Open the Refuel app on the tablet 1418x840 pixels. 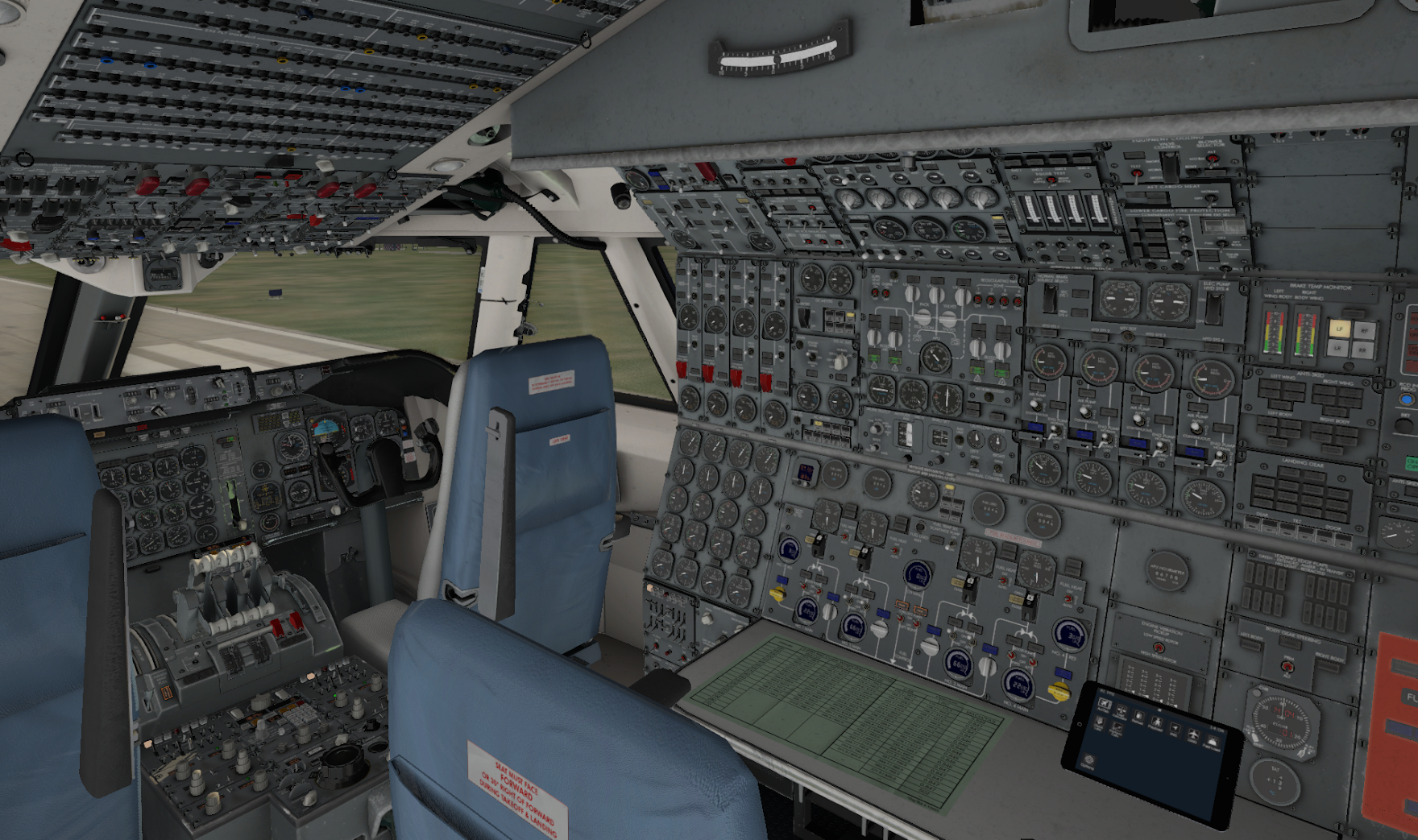(1138, 716)
